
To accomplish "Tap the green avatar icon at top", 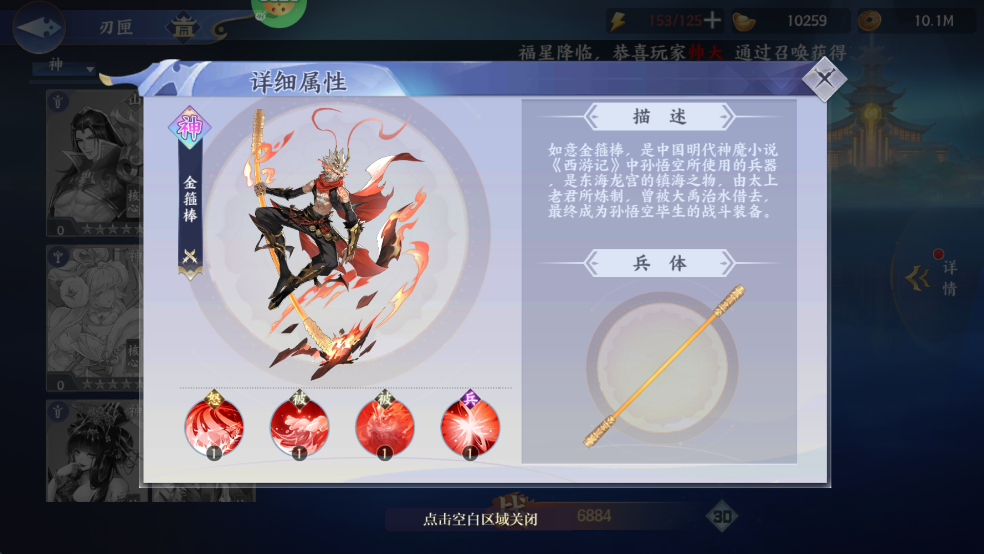I will pyautogui.click(x=279, y=12).
